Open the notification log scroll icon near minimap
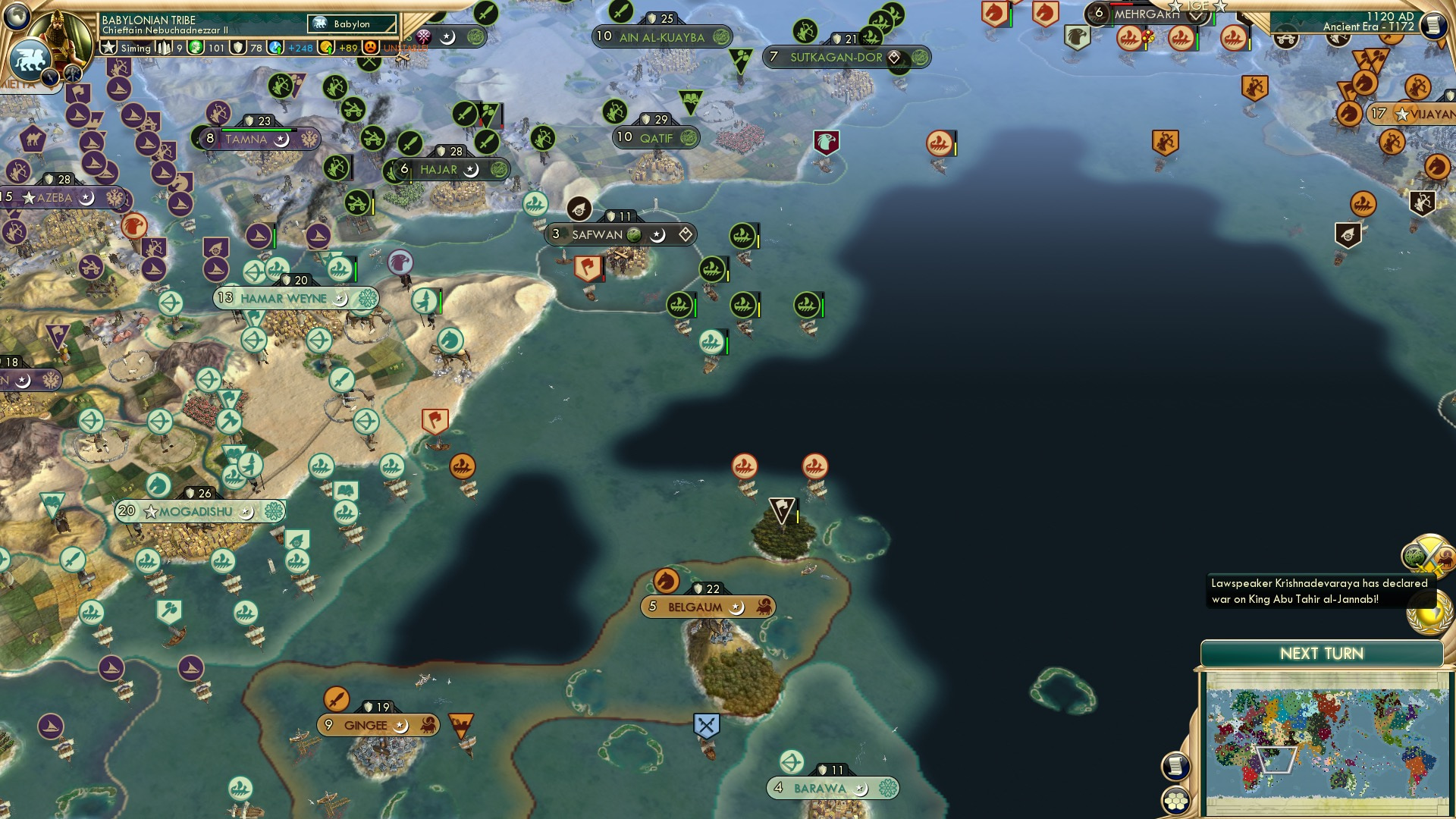Screen dimensions: 1456x819 [x=1178, y=767]
